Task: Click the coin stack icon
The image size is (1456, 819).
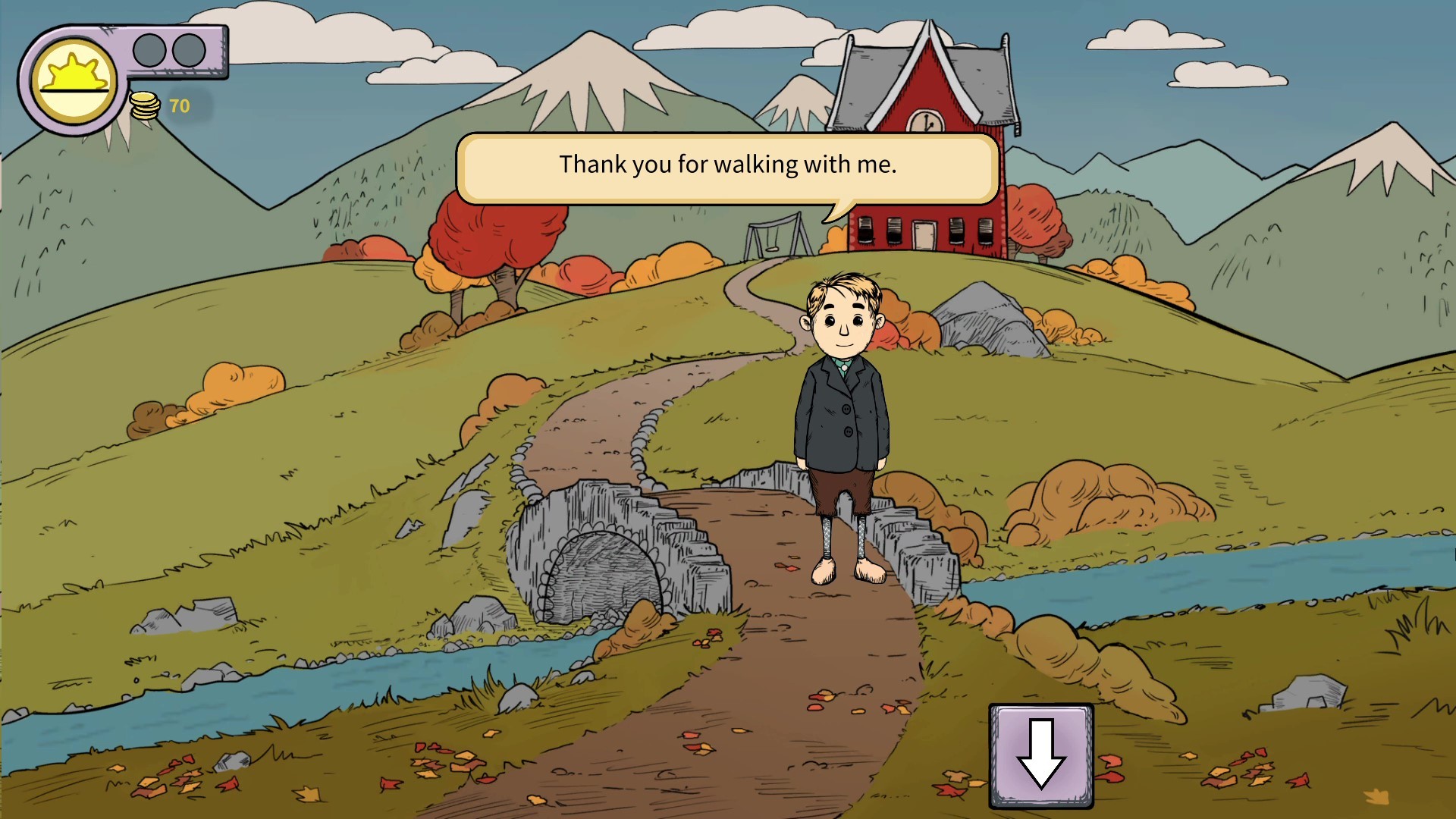Action: click(144, 106)
